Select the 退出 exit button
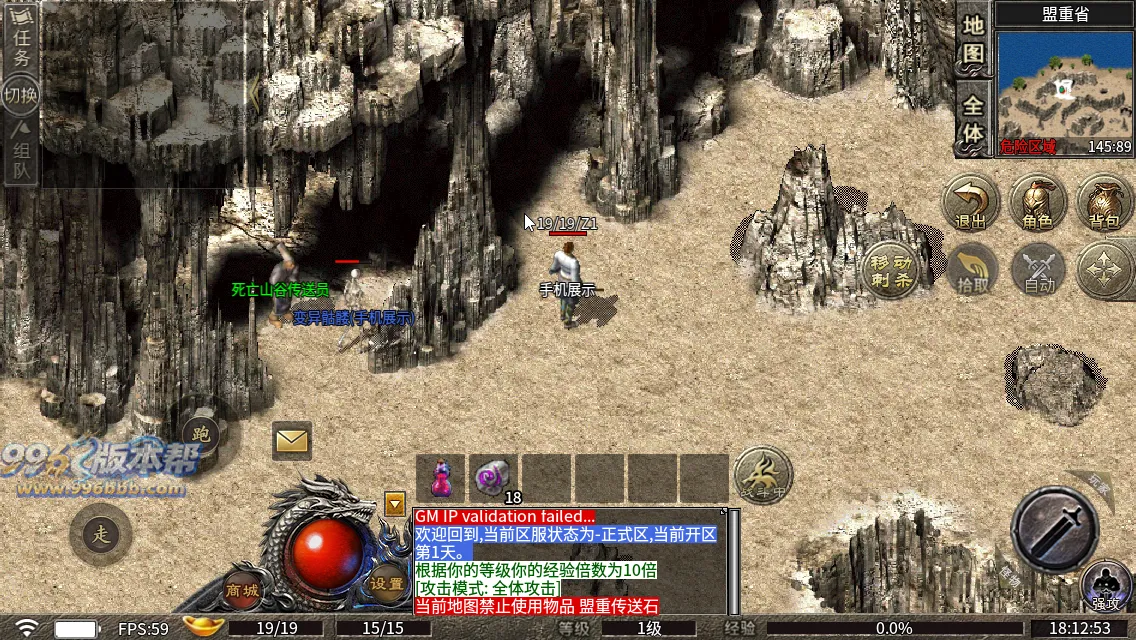The image size is (1136, 640). point(970,204)
